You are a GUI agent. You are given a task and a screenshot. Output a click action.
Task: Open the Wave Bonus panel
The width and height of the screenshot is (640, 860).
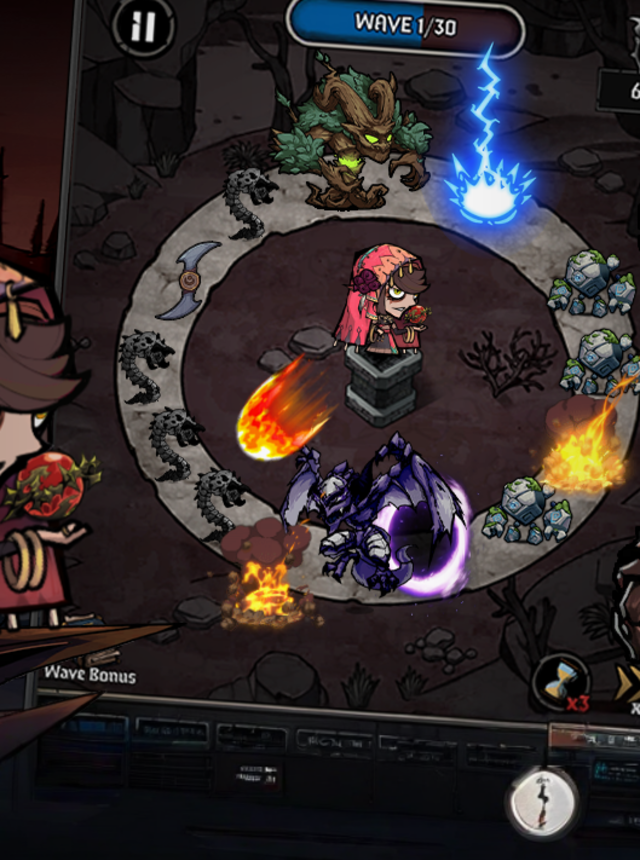89,674
